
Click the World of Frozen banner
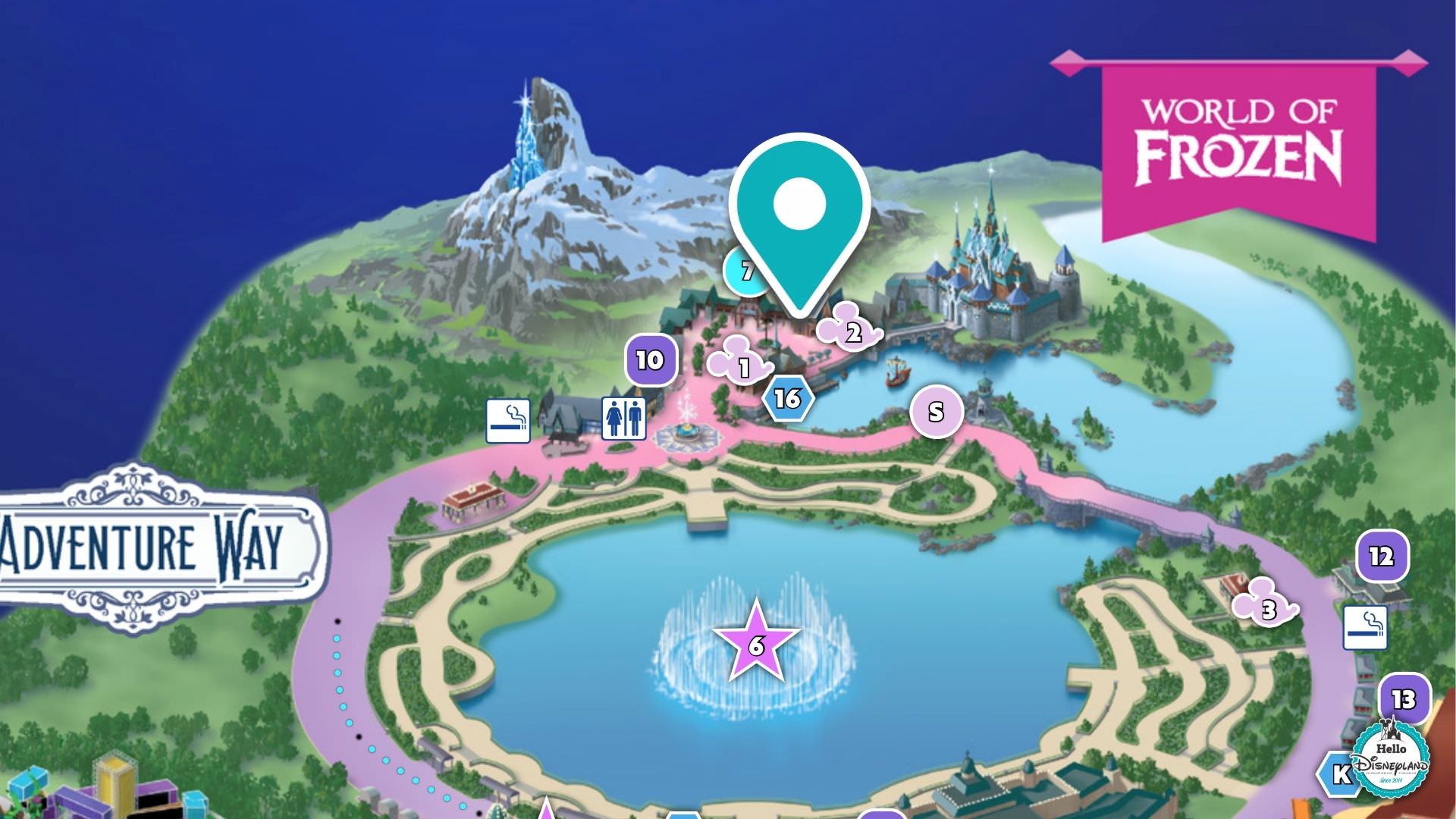pyautogui.click(x=1238, y=144)
